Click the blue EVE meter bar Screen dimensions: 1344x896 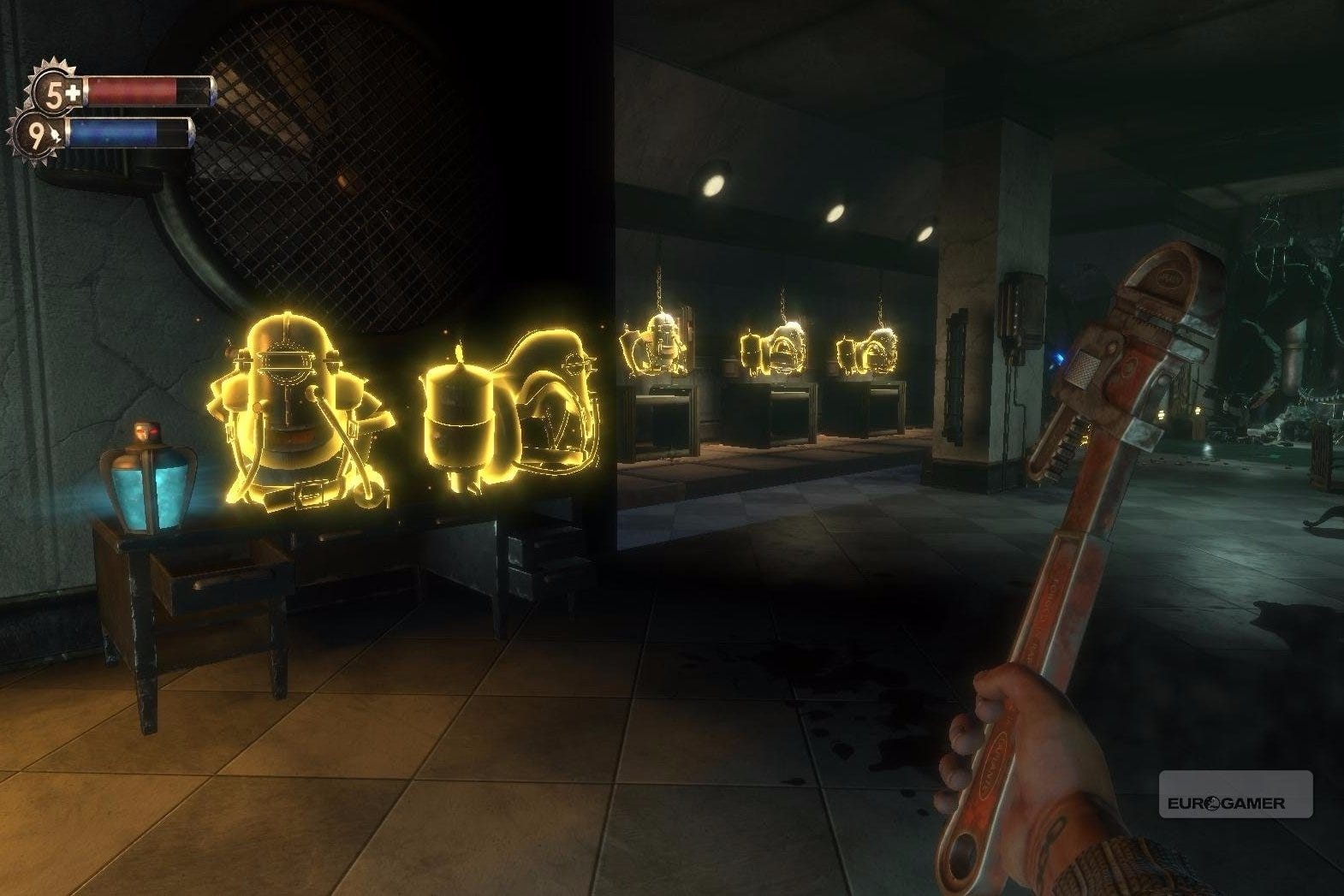pyautogui.click(x=128, y=133)
